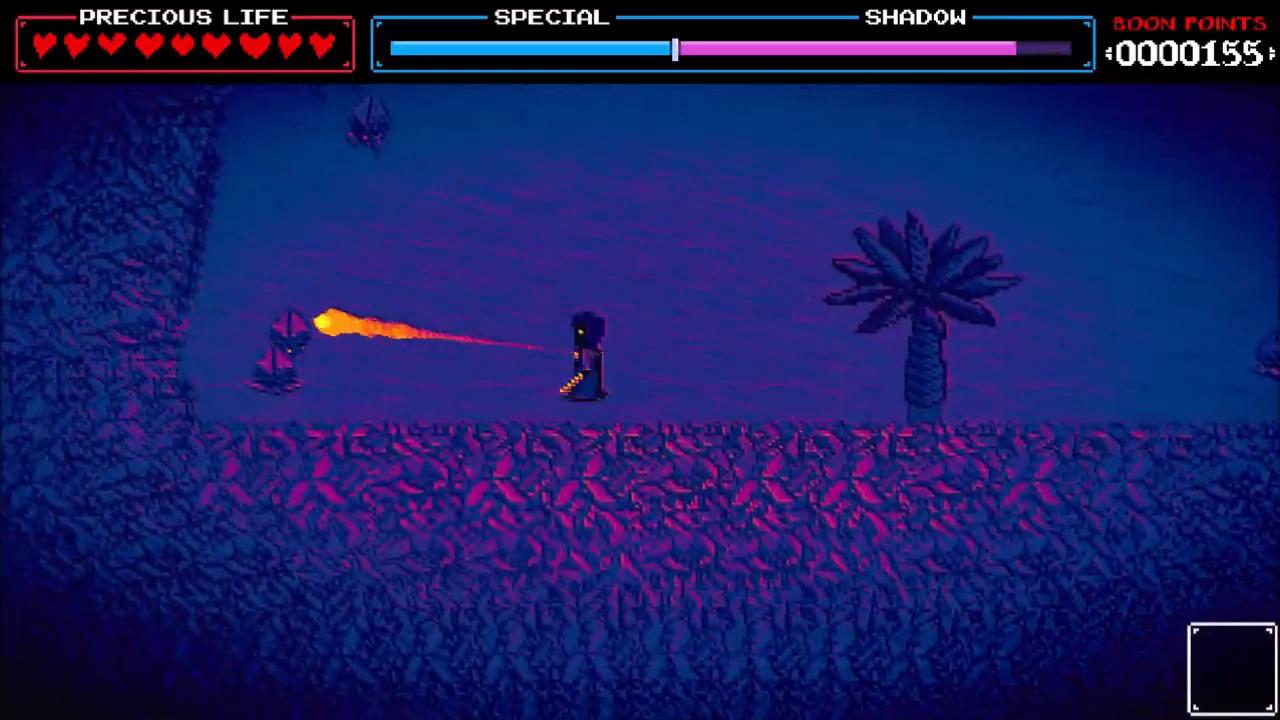This screenshot has height=720, width=1280.
Task: Click the SPECIAL side of the gauge
Action: click(530, 47)
